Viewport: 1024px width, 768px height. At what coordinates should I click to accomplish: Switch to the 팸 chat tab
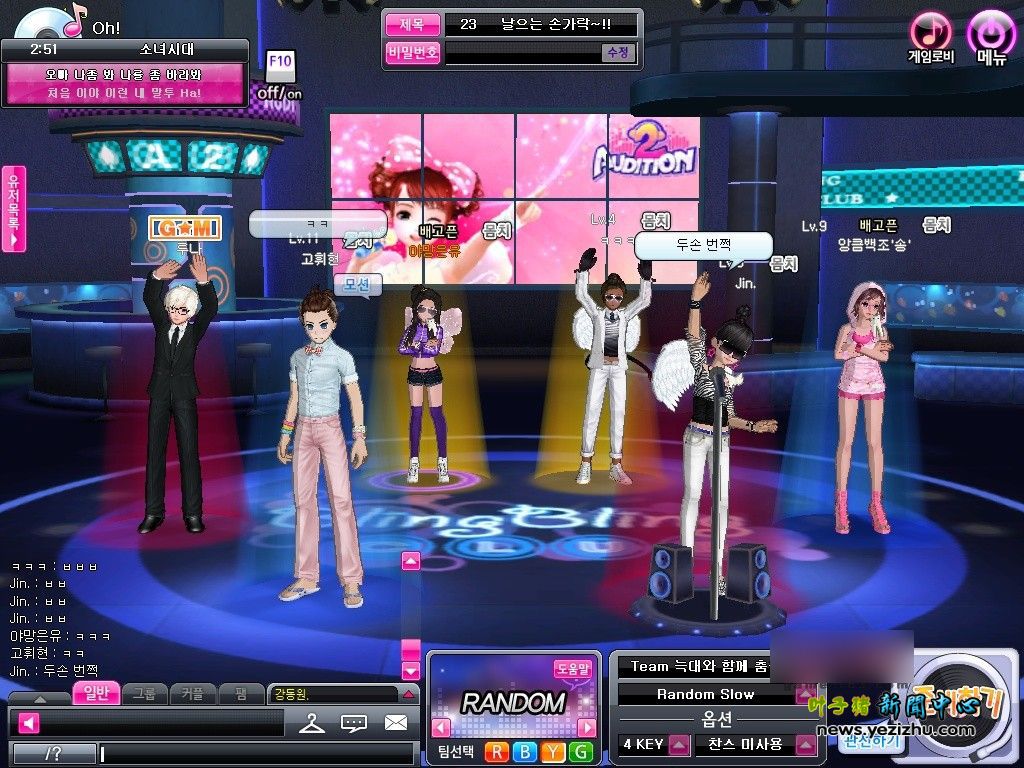click(x=241, y=693)
